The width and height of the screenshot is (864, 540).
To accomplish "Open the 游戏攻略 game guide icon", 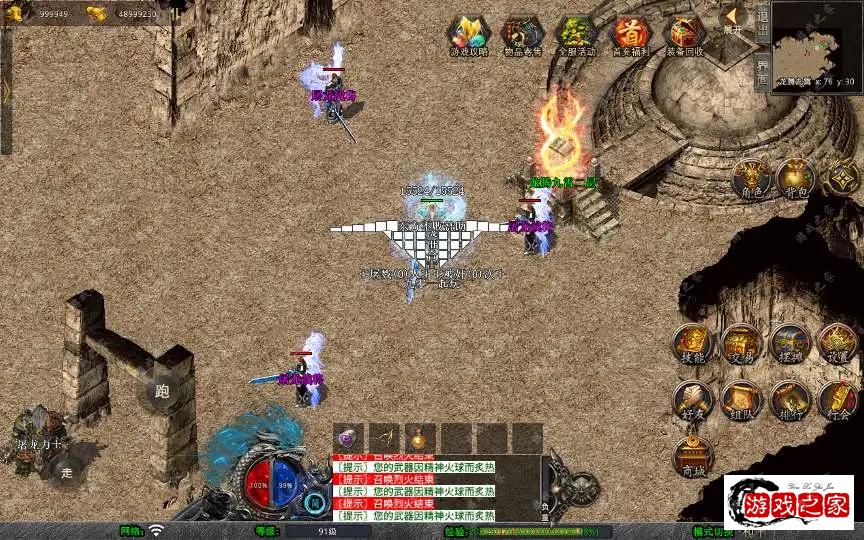I will [468, 35].
